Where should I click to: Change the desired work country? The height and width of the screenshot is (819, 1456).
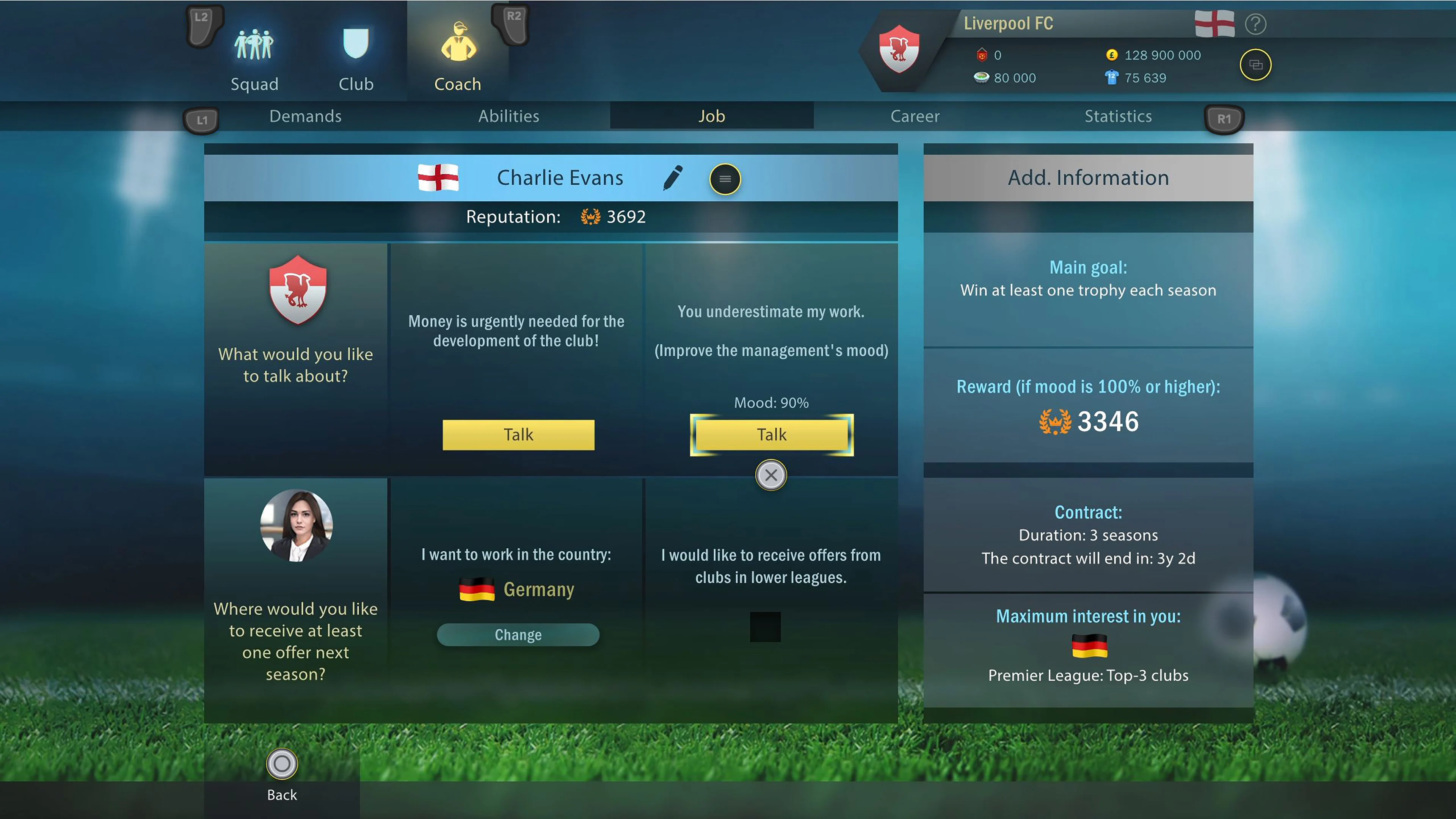click(x=517, y=635)
